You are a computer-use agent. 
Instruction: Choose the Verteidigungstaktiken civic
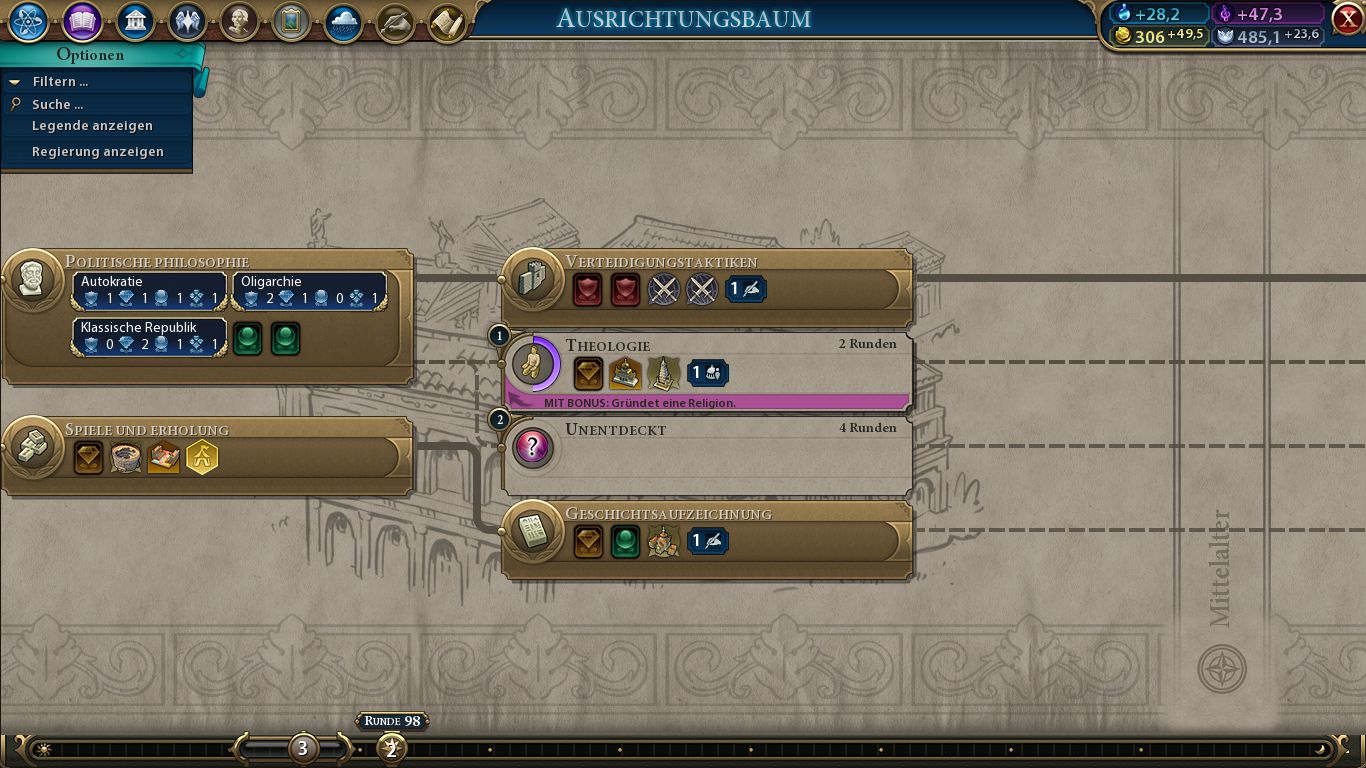(x=661, y=262)
